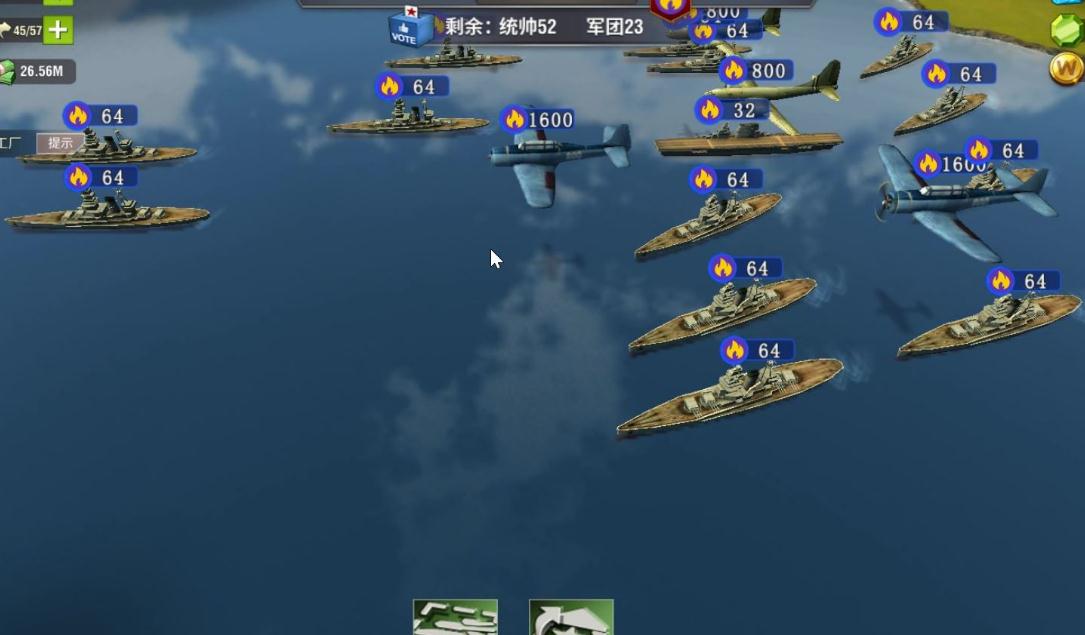Viewport: 1085px width, 635px height.
Task: Open the green gem icon
Action: tap(1067, 29)
